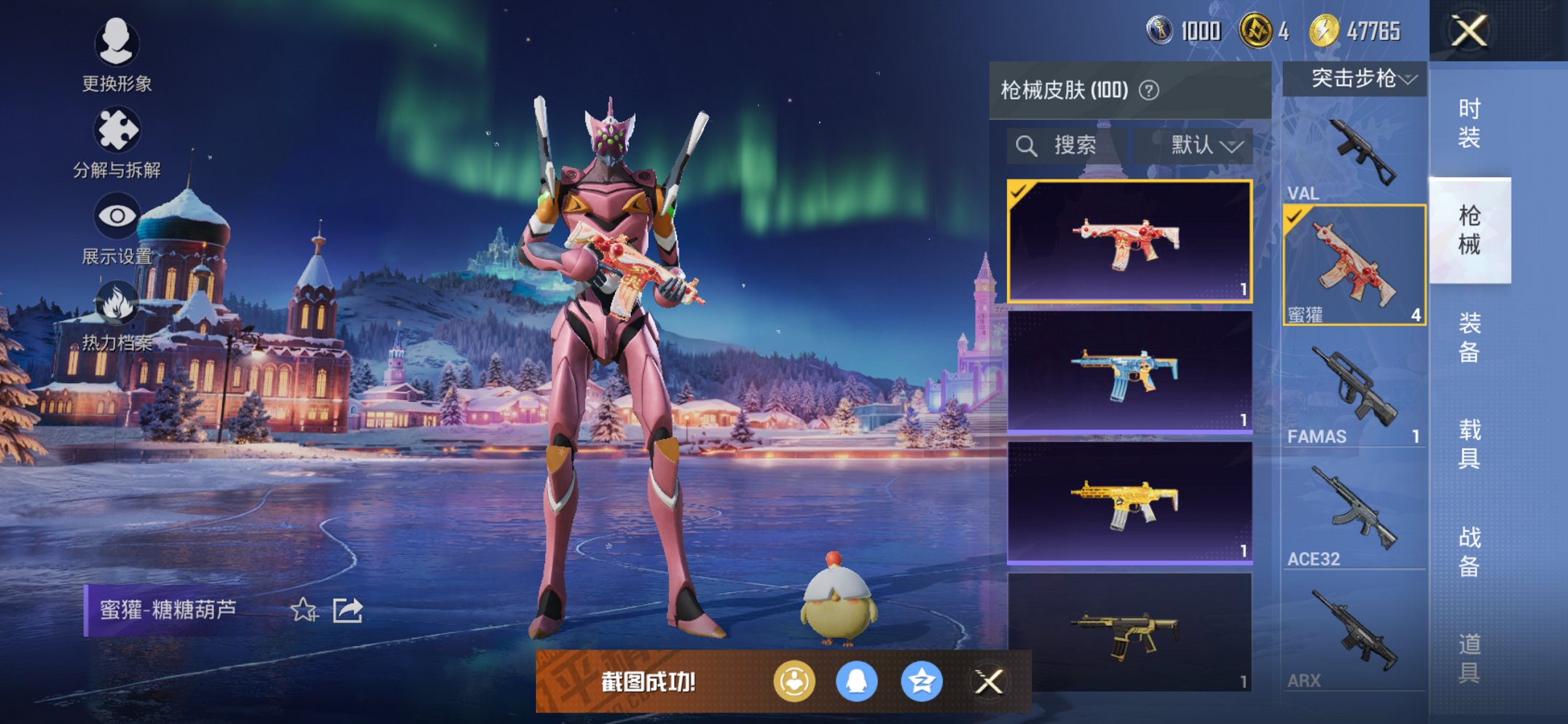Favorite the skin with the star icon
This screenshot has height=724, width=1568.
[x=304, y=610]
